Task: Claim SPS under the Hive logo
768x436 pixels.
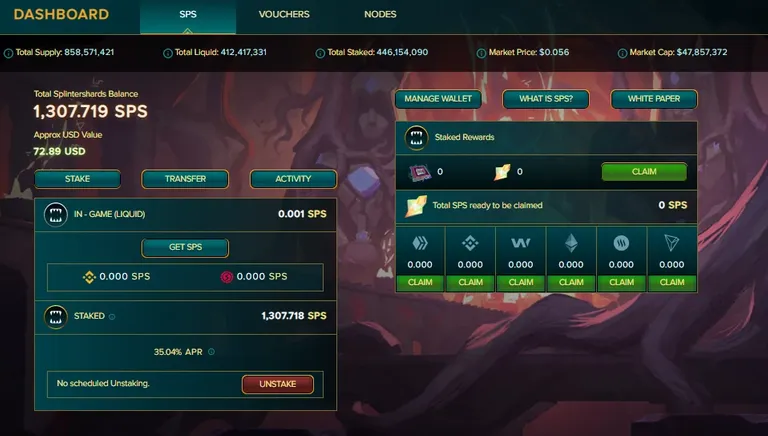Action: [x=420, y=283]
